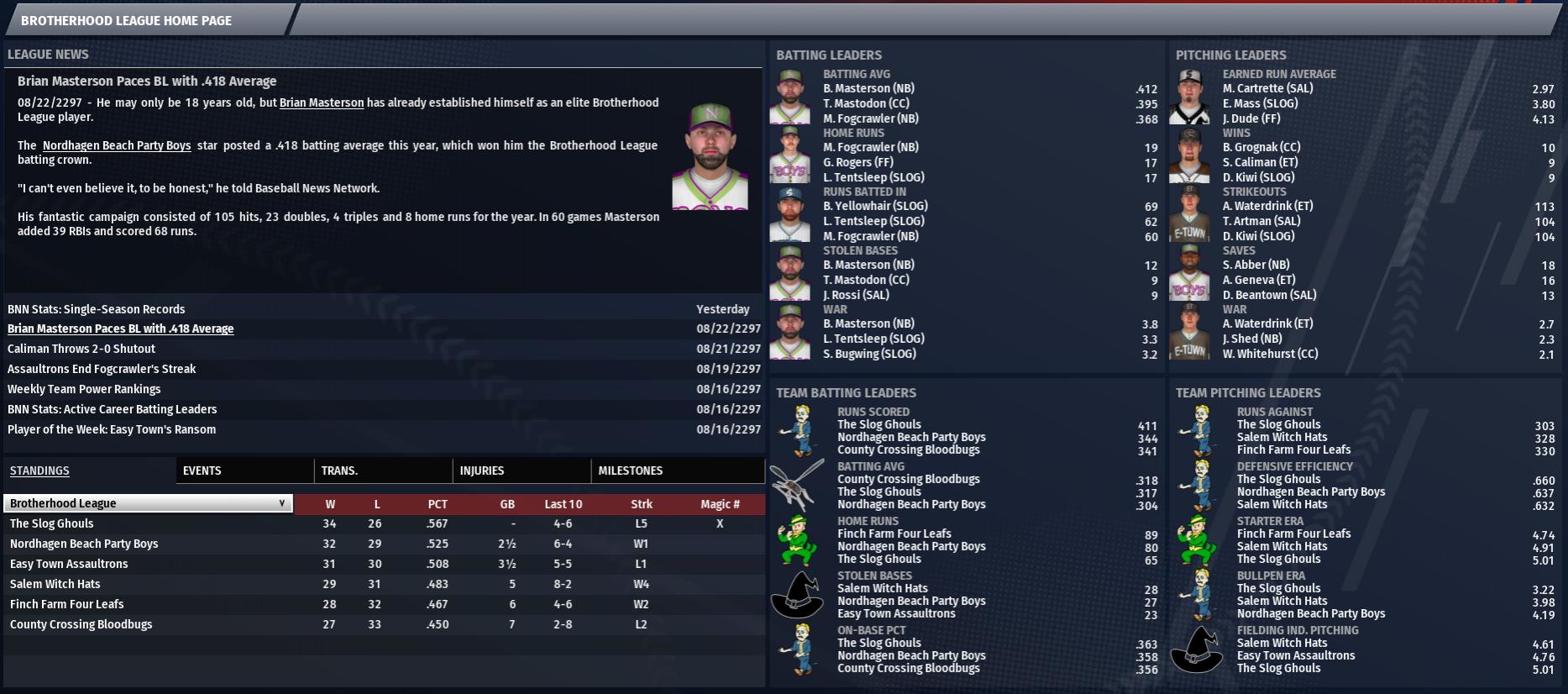The height and width of the screenshot is (694, 1568).
Task: View M. Cartrette in ERA leaders
Action: [1267, 88]
